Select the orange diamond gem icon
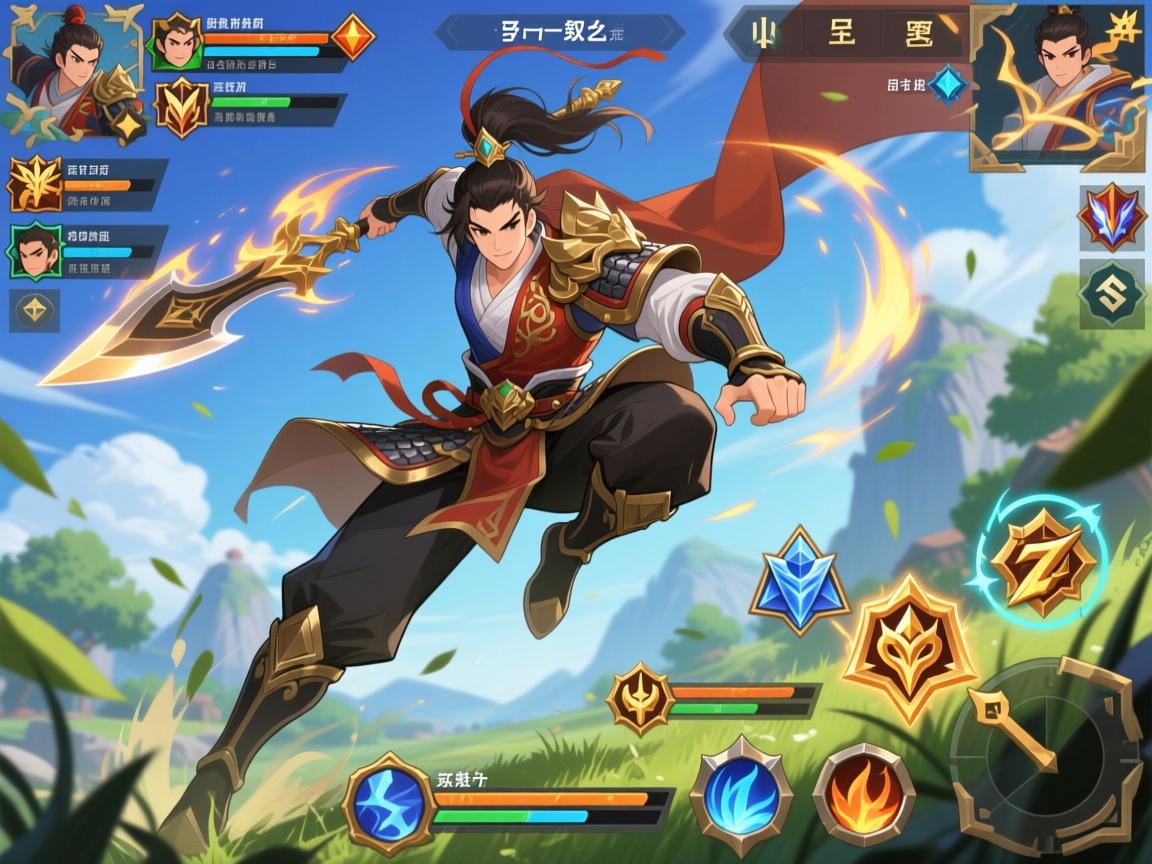 click(352, 37)
